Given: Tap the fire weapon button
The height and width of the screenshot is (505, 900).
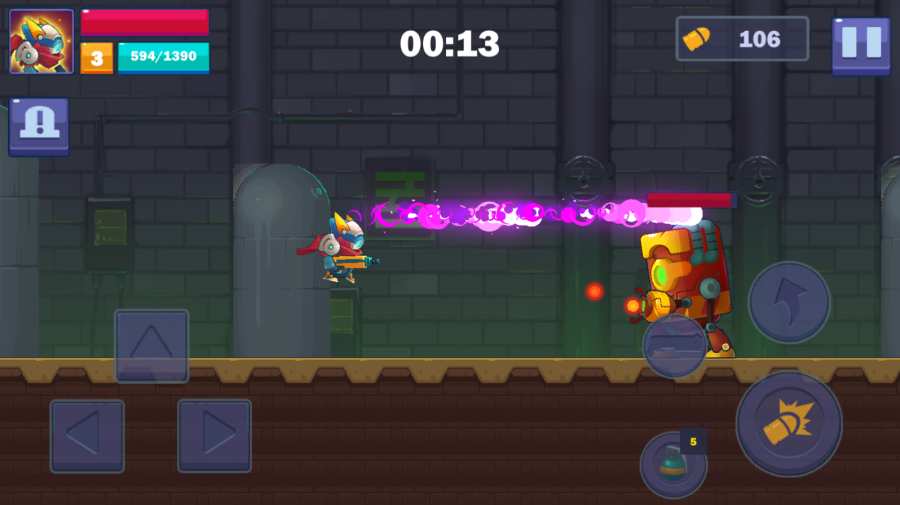Looking at the screenshot, I should pyautogui.click(x=788, y=423).
